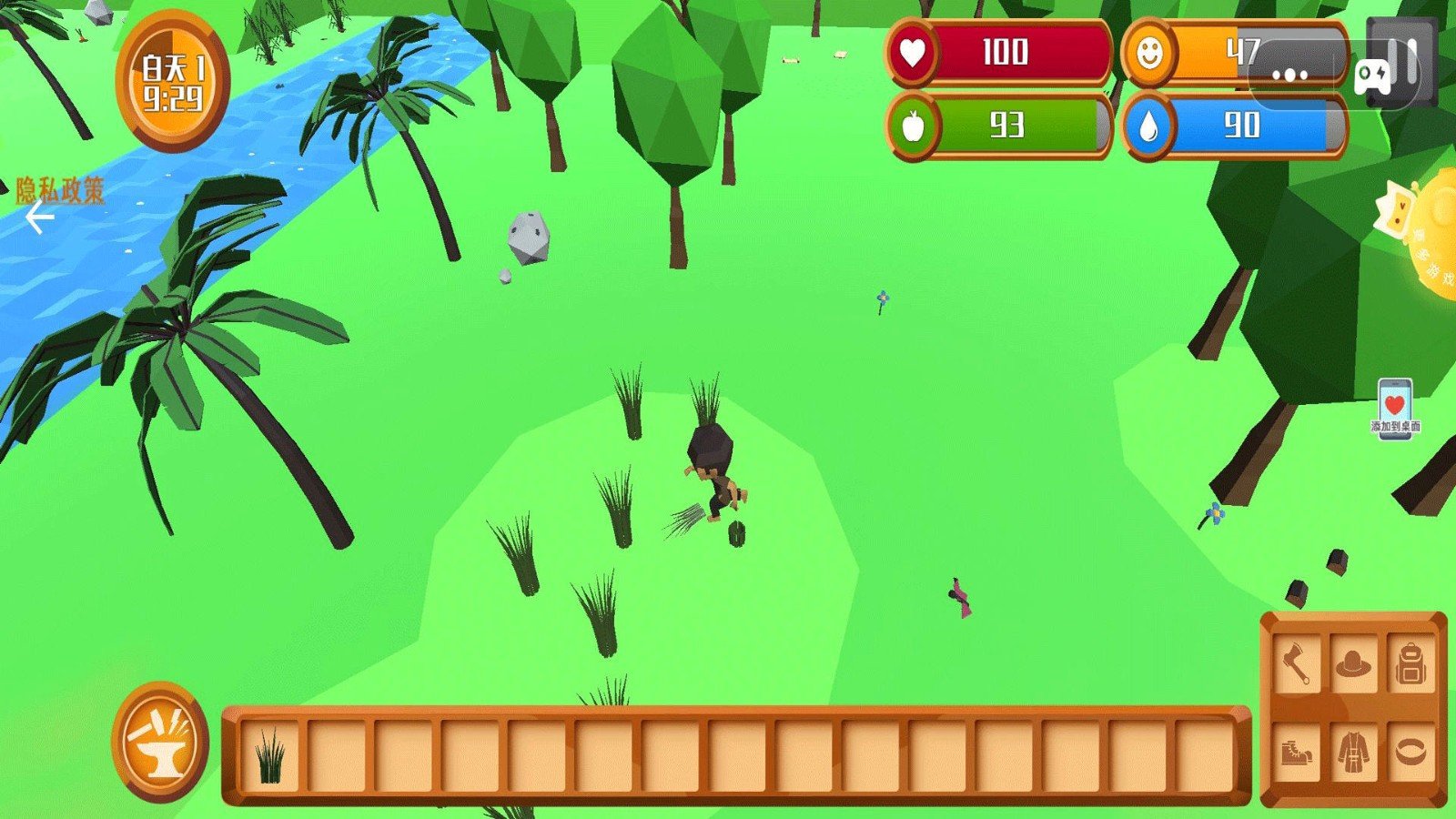Select the grass item in the hotbar

click(x=269, y=754)
